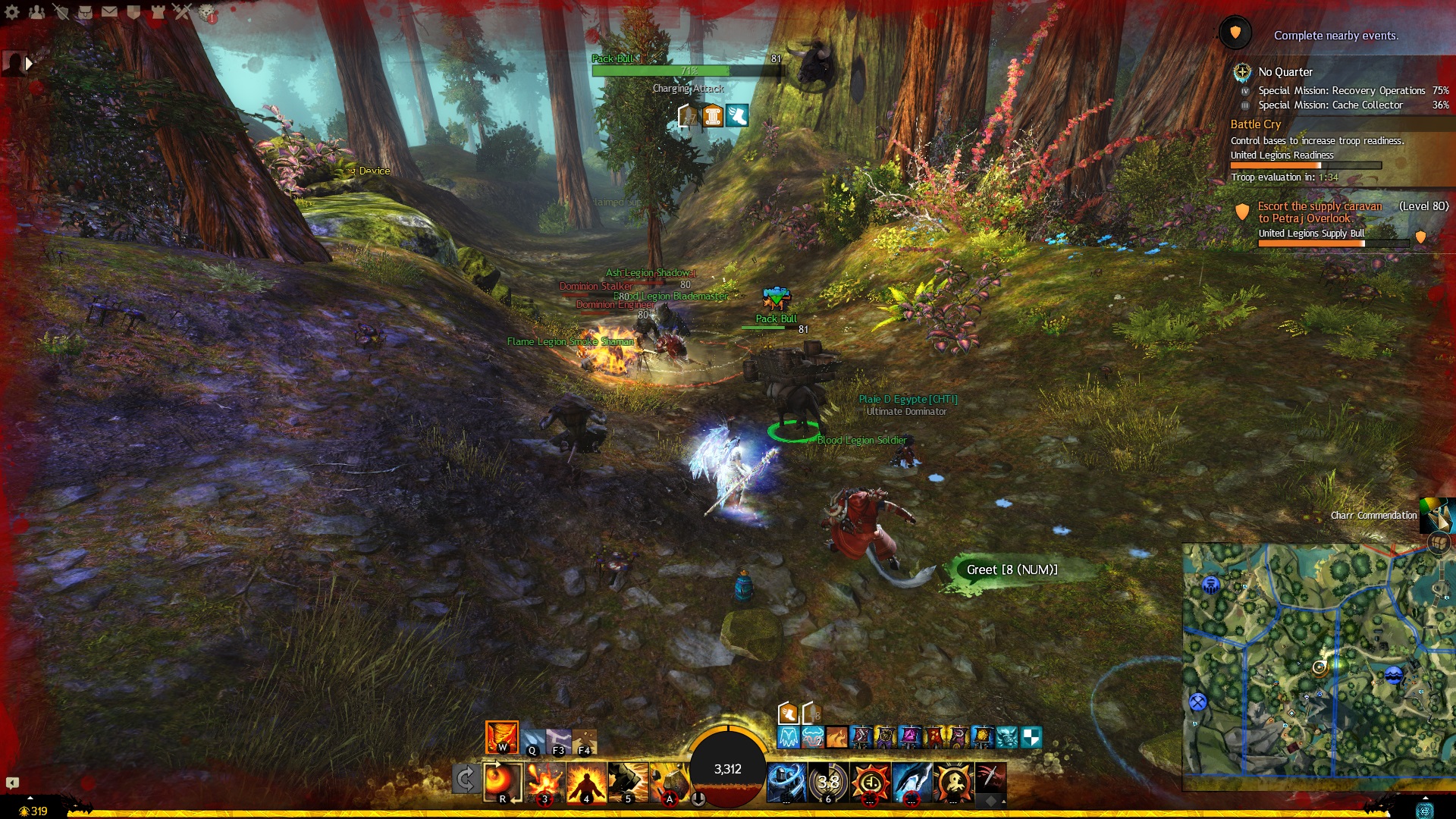This screenshot has width=1456, height=819.
Task: Expand the party portrait arrow
Action: click(29, 64)
